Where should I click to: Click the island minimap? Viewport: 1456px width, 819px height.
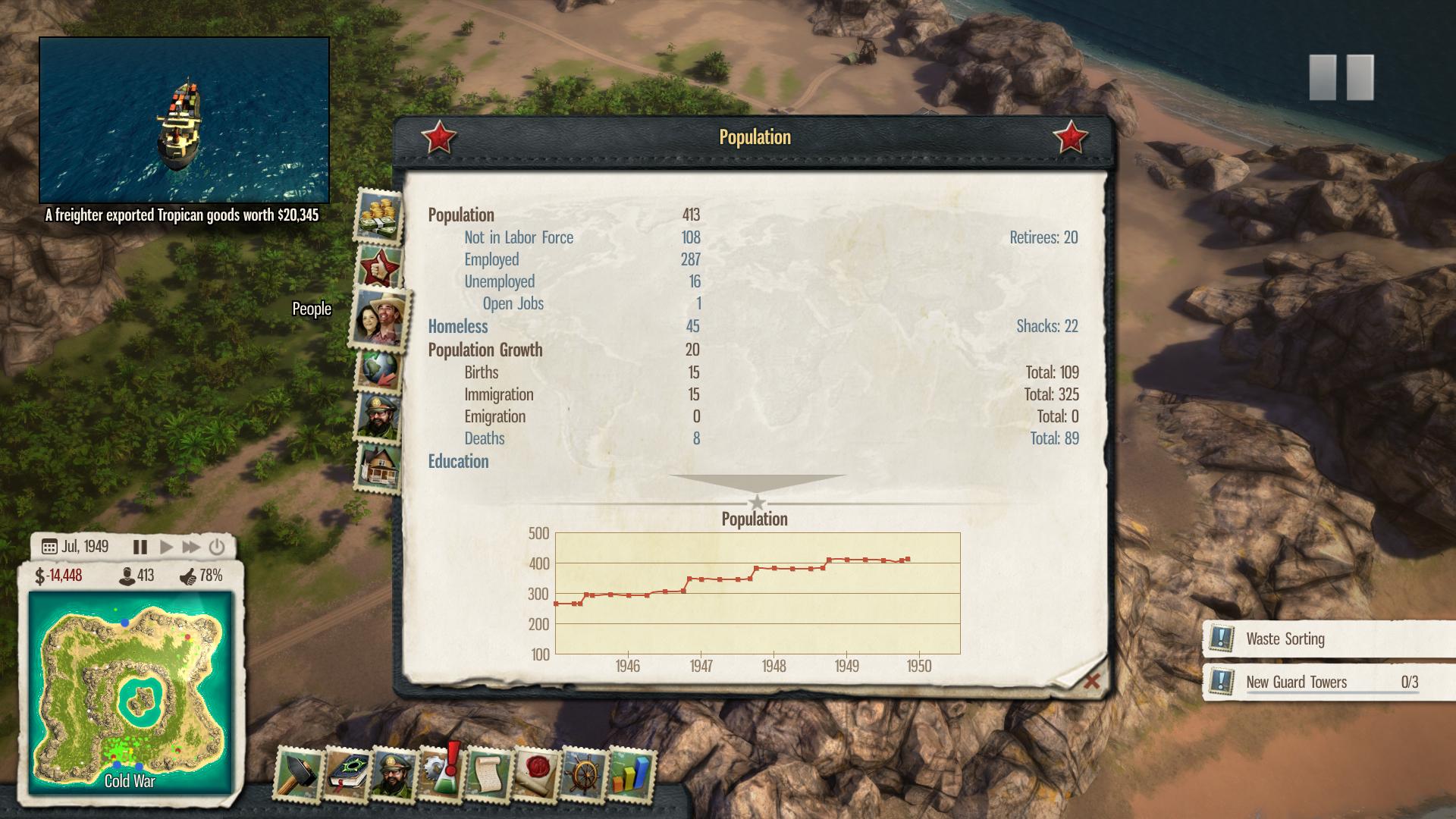[x=130, y=692]
